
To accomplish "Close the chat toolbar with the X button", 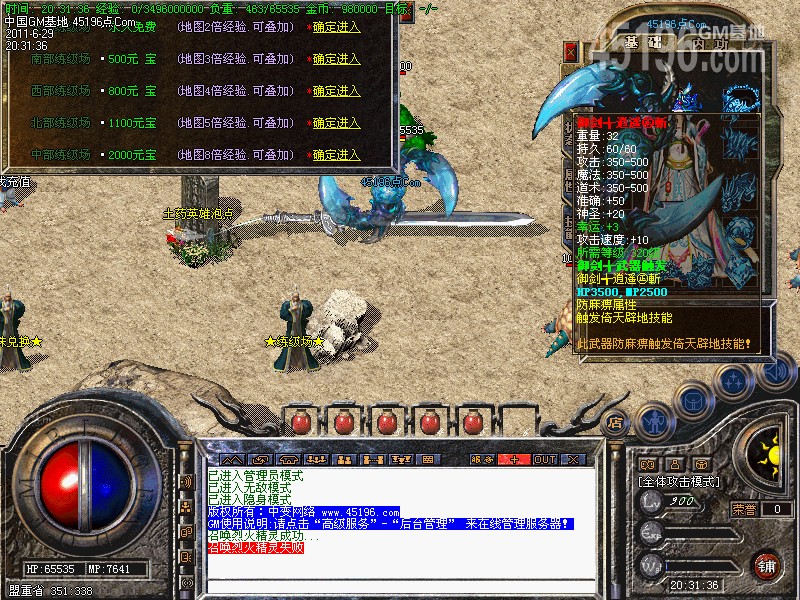I will click(573, 459).
